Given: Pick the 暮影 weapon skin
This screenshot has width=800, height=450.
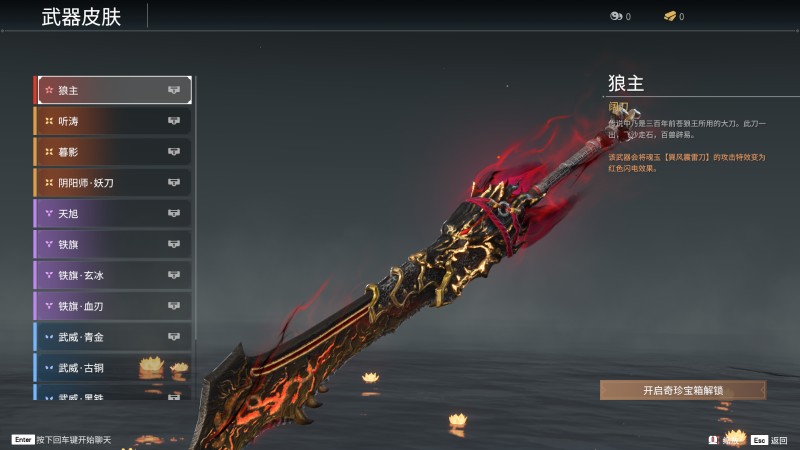Looking at the screenshot, I should 114,152.
